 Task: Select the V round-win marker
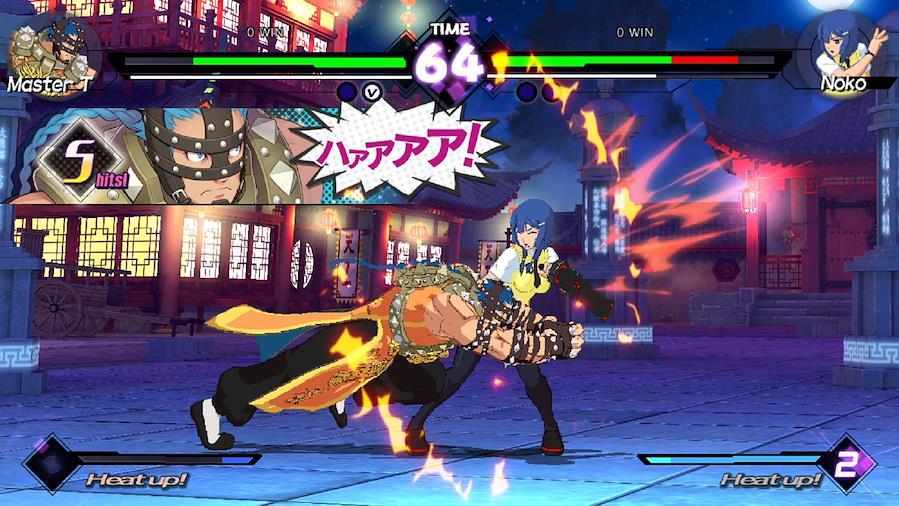[x=372, y=92]
